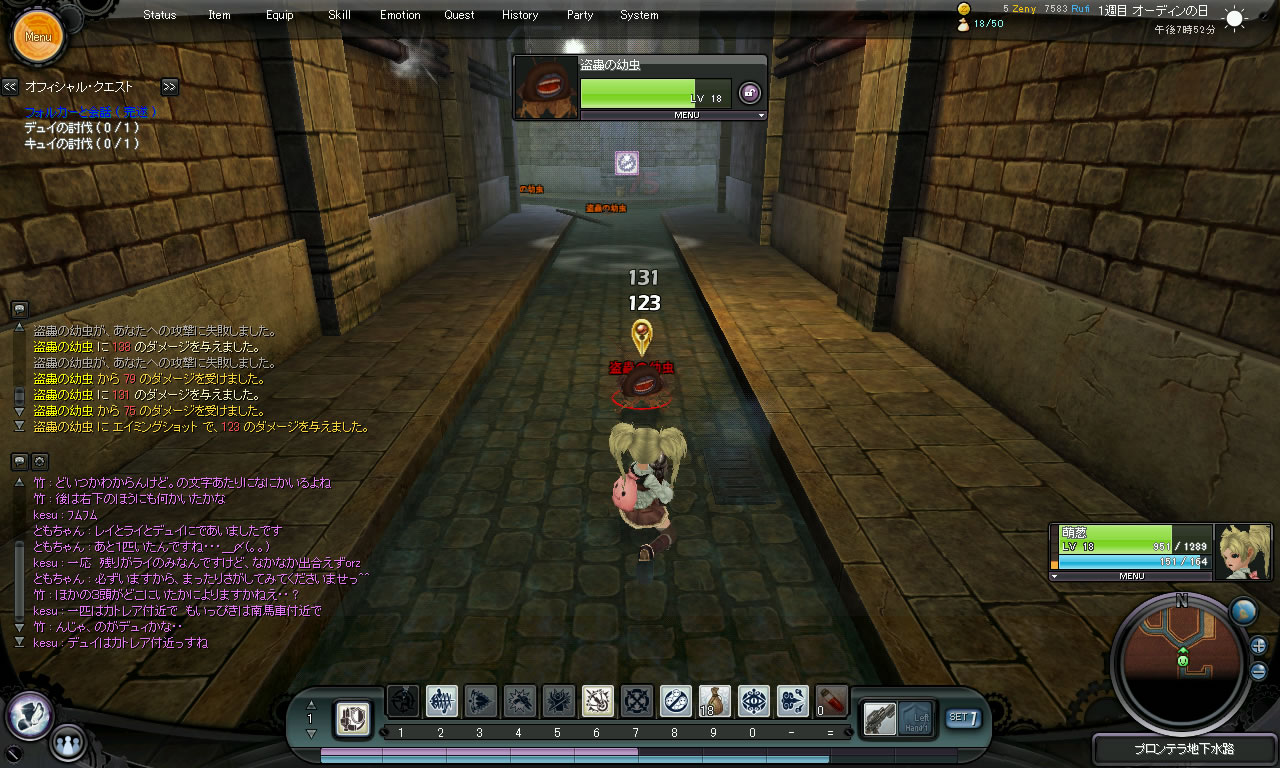Screen dimensions: 1280x768
Task: Use the money bag item in slot 9
Action: click(714, 702)
